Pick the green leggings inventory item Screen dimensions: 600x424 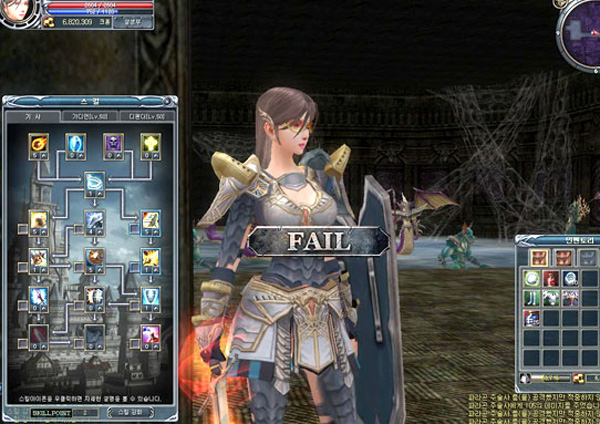(x=531, y=298)
